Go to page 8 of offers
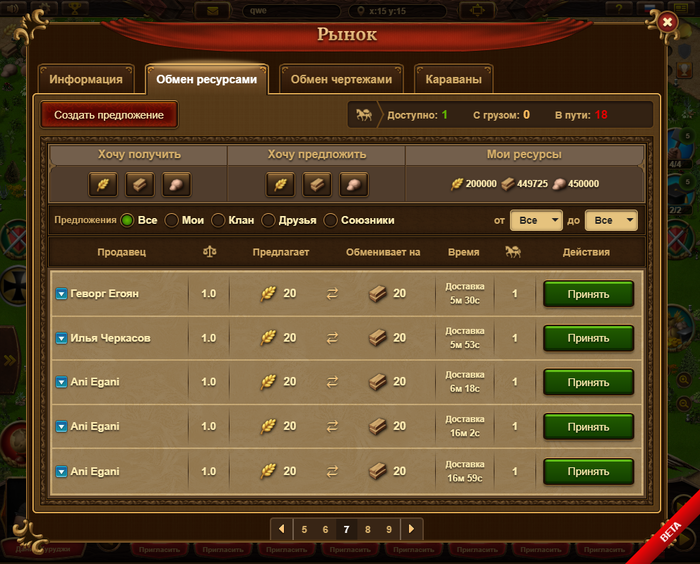This screenshot has height=564, width=700. pos(368,529)
